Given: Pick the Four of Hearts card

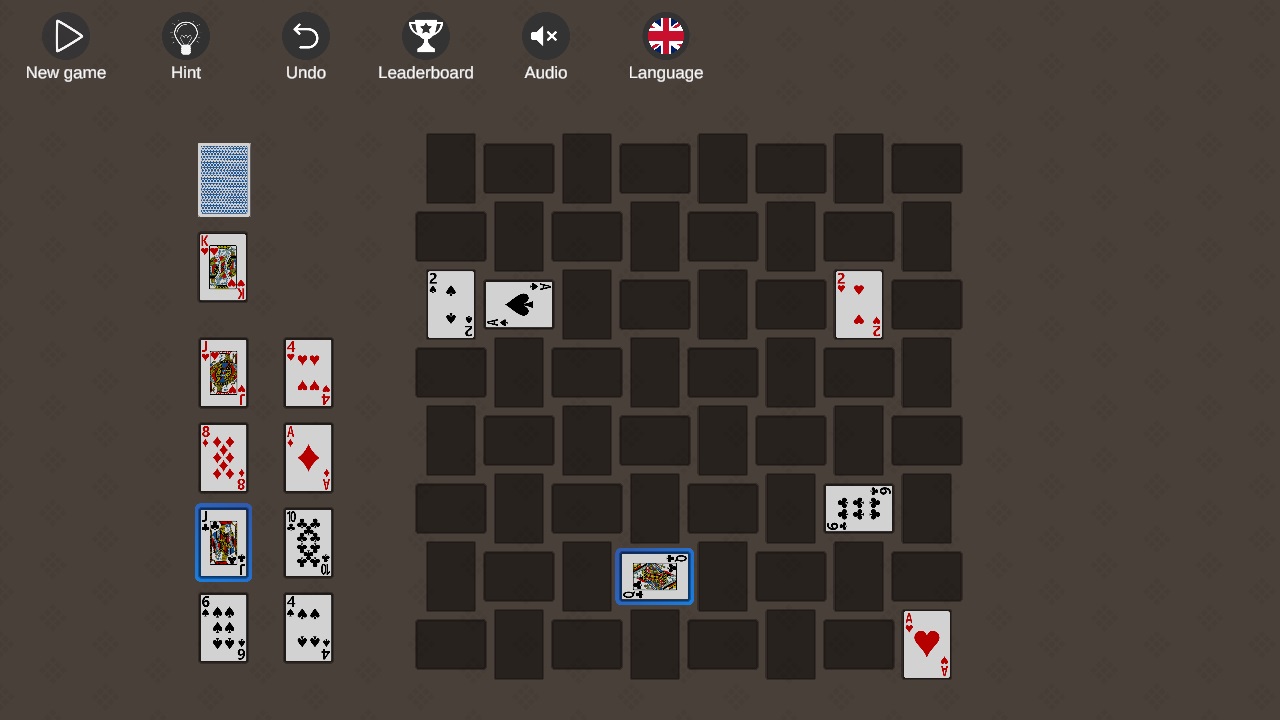Looking at the screenshot, I should (308, 373).
